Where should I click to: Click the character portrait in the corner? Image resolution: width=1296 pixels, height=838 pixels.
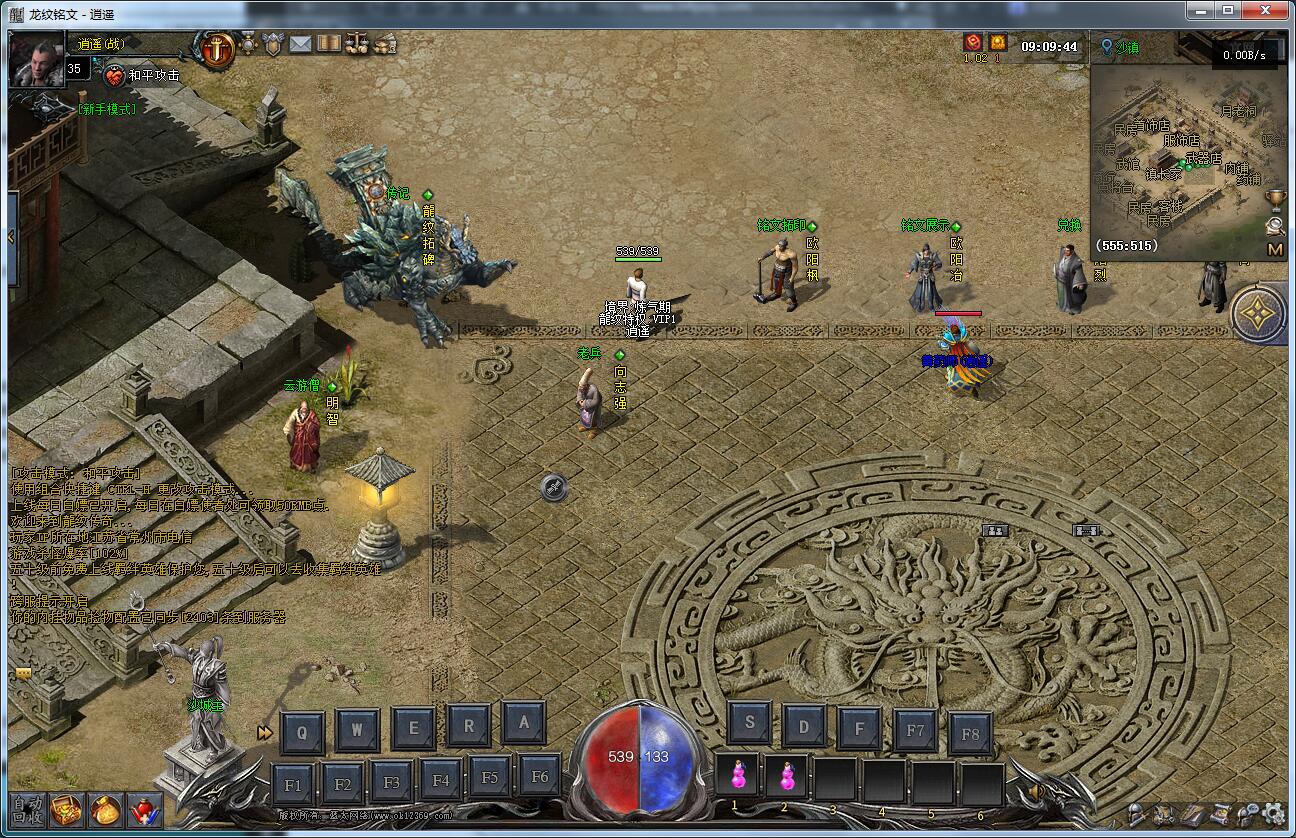tap(37, 59)
